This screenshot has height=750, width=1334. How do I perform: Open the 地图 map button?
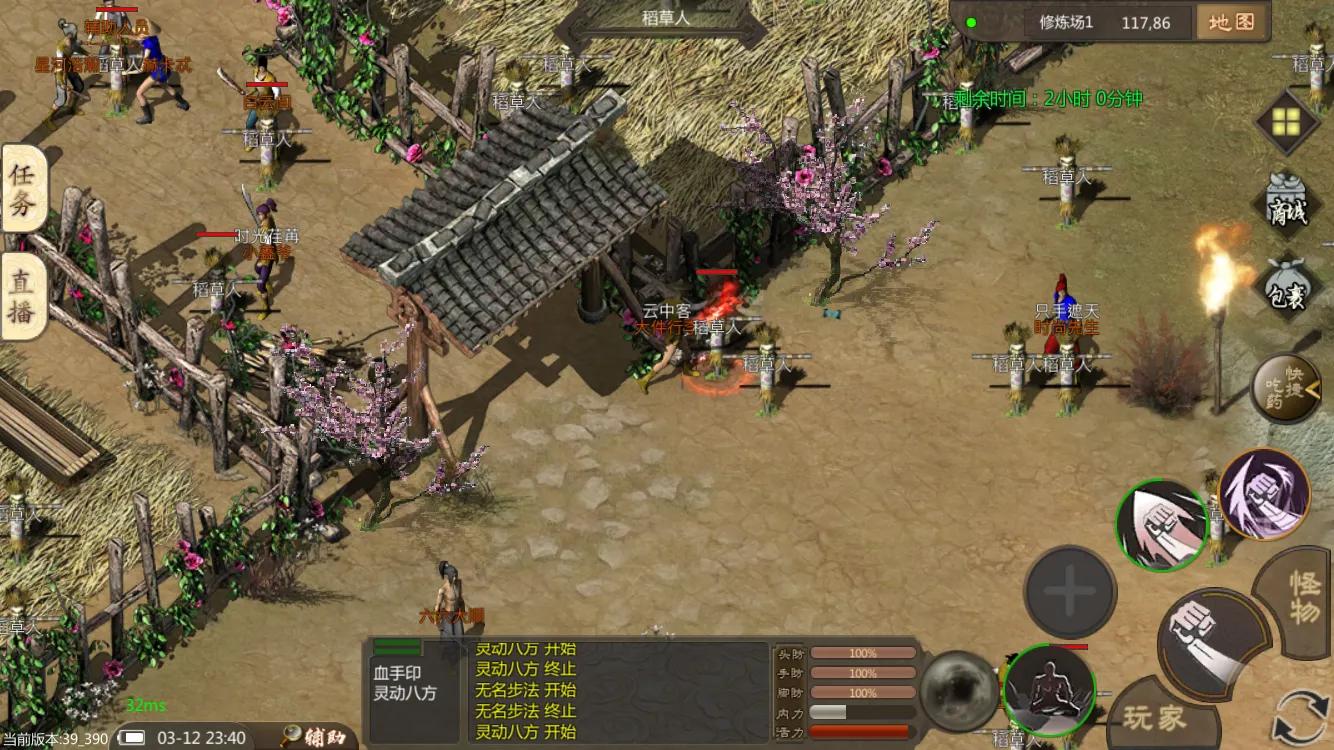pyautogui.click(x=1231, y=22)
